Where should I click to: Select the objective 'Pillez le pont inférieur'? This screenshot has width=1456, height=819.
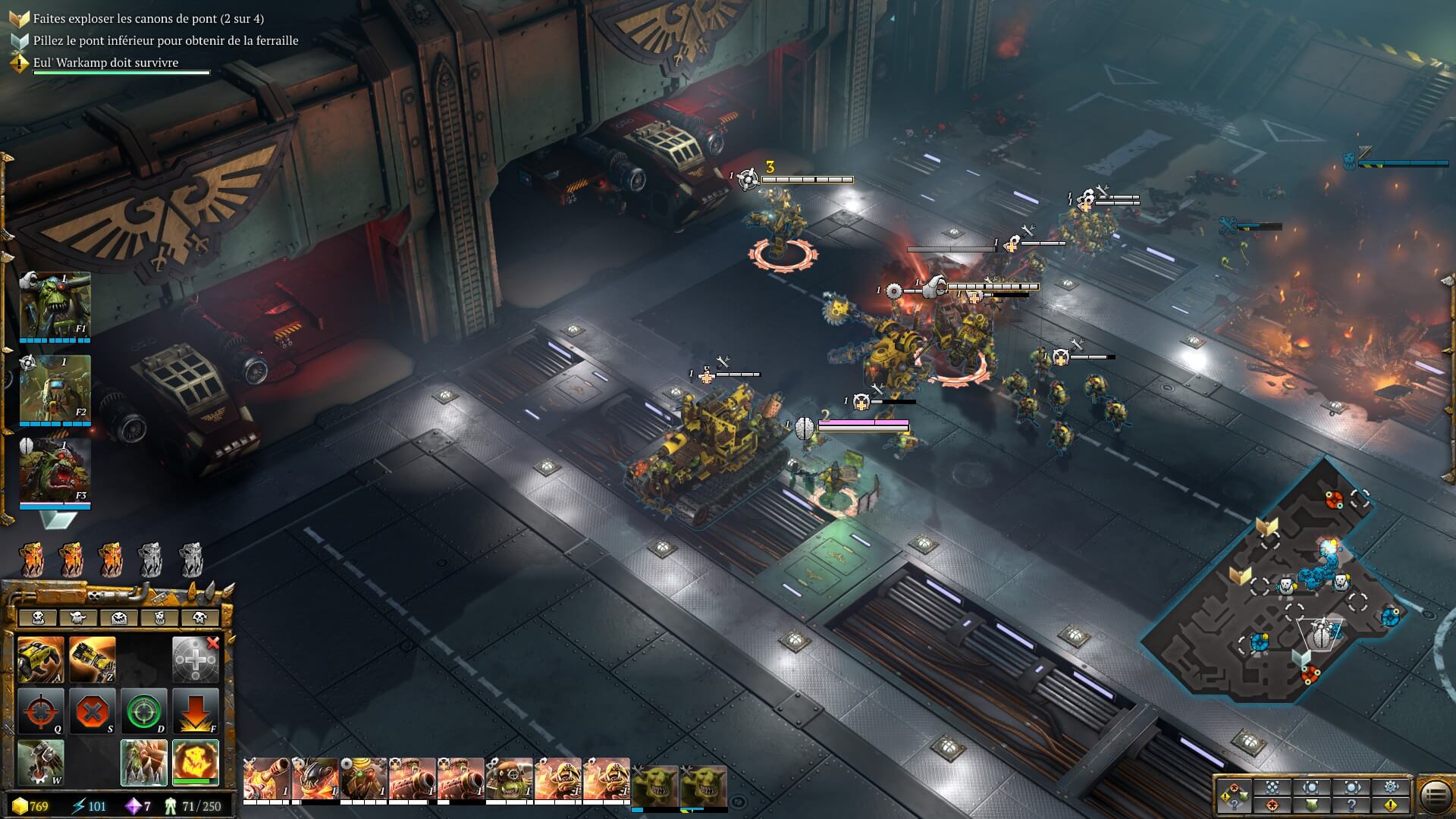pyautogui.click(x=165, y=41)
